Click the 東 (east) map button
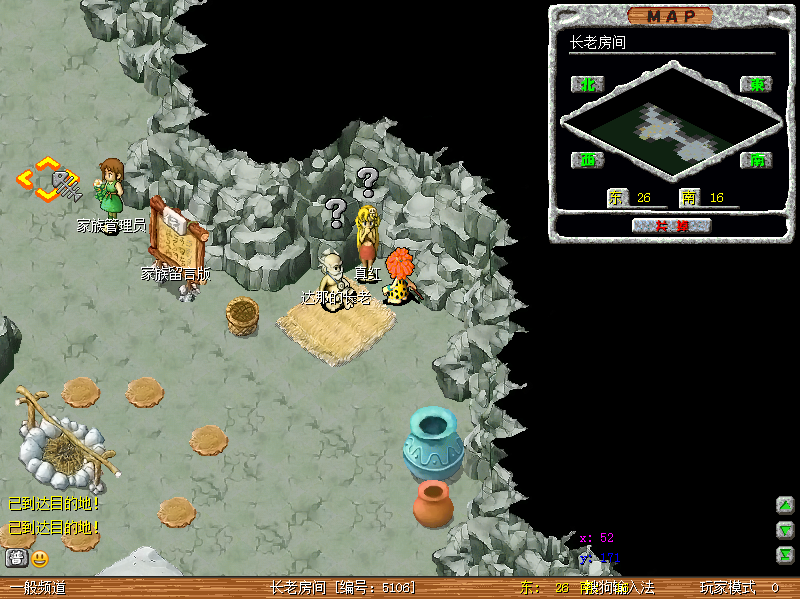Viewport: 800px width, 600px height. point(756,84)
